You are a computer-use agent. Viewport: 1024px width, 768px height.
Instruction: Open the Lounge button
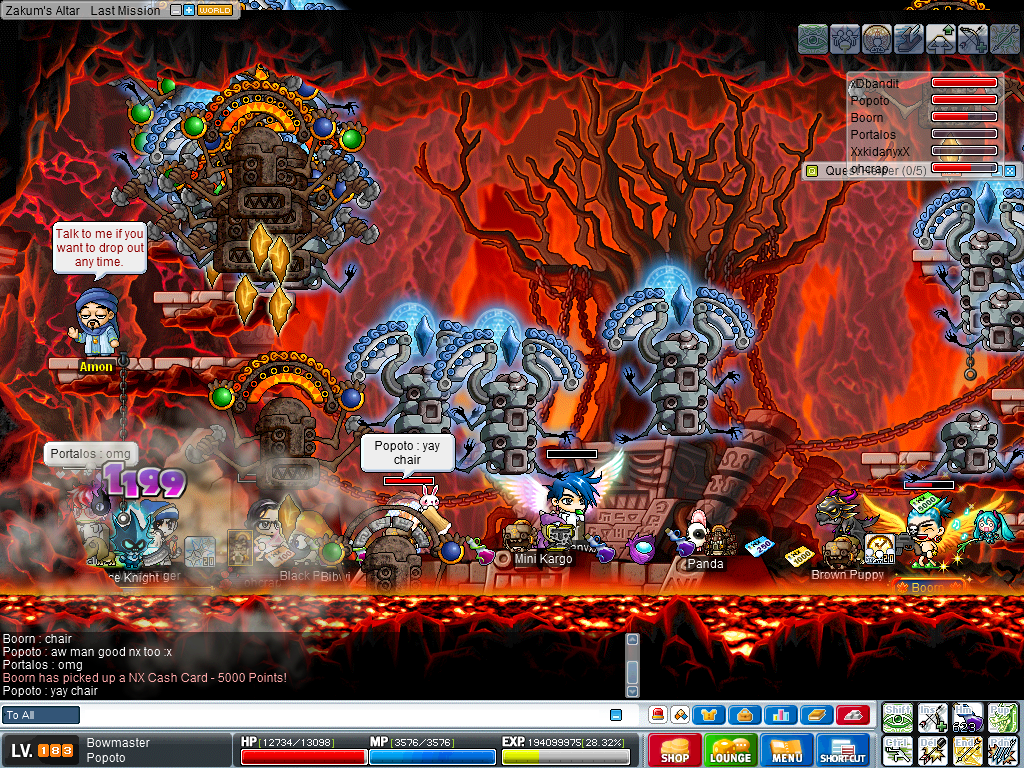[x=730, y=750]
